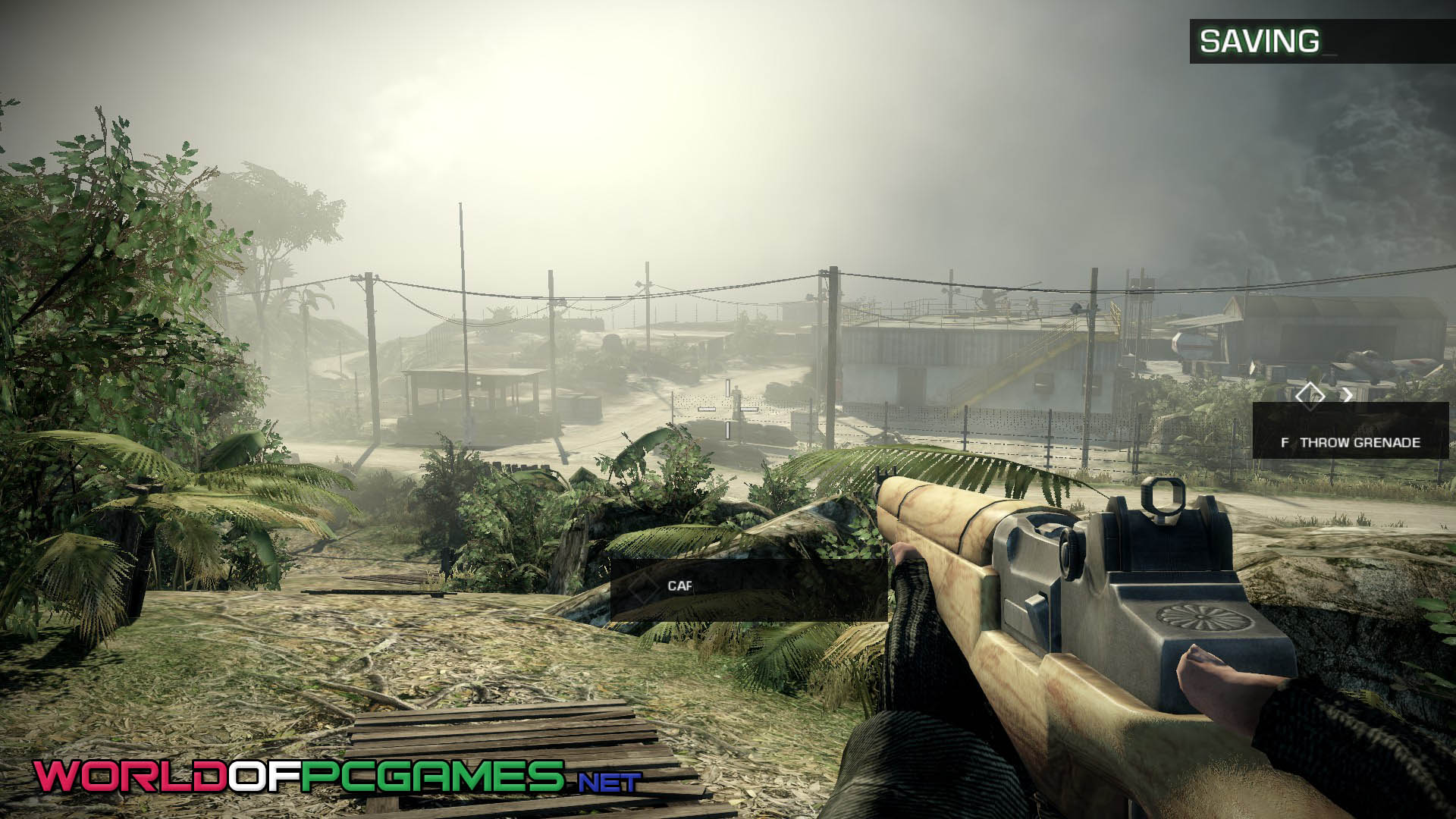Click the WorldOfPCGames.net watermark logo
Screen dimensions: 1456x819
337,777
